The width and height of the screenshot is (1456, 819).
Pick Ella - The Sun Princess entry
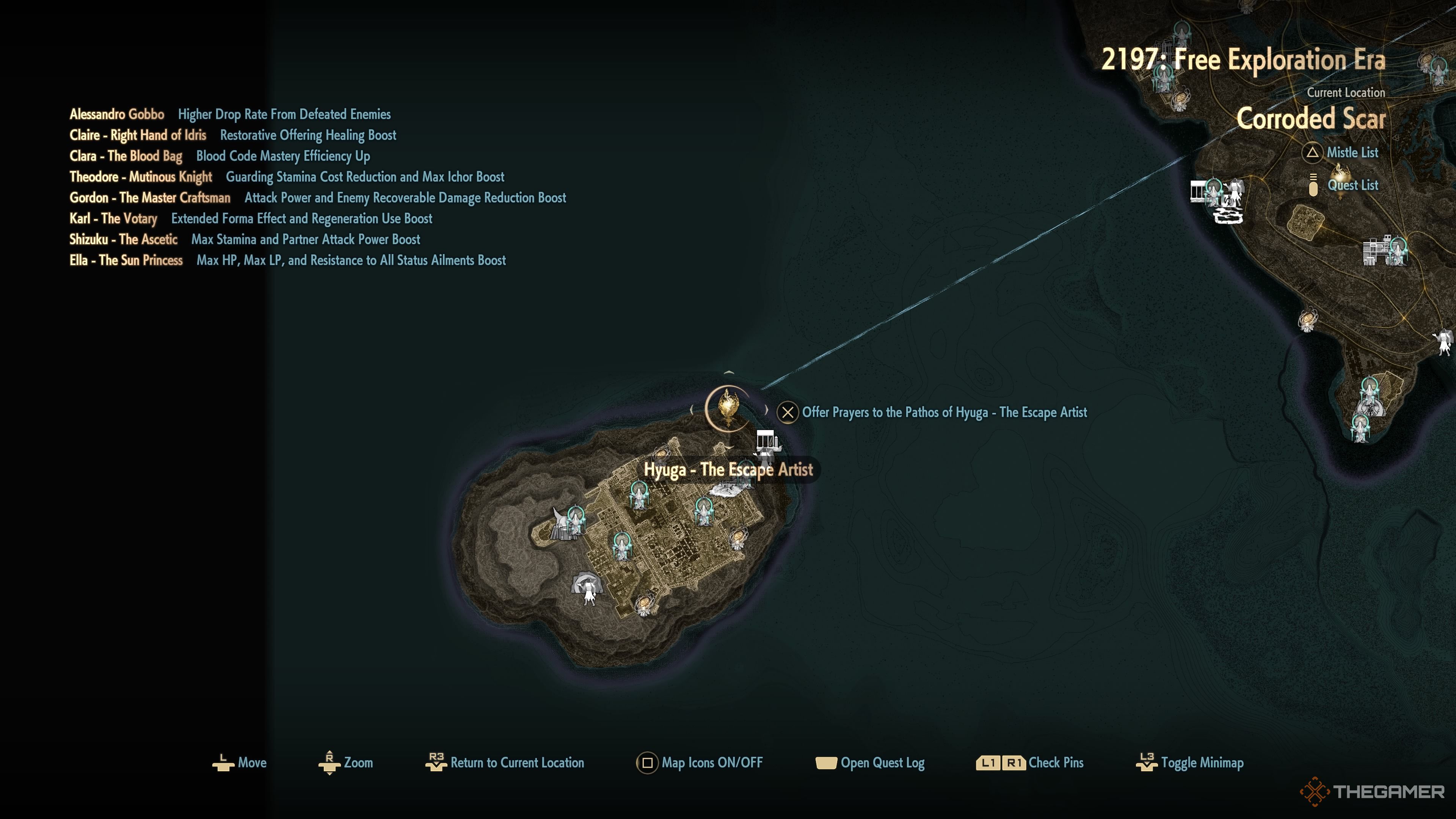[x=126, y=260]
